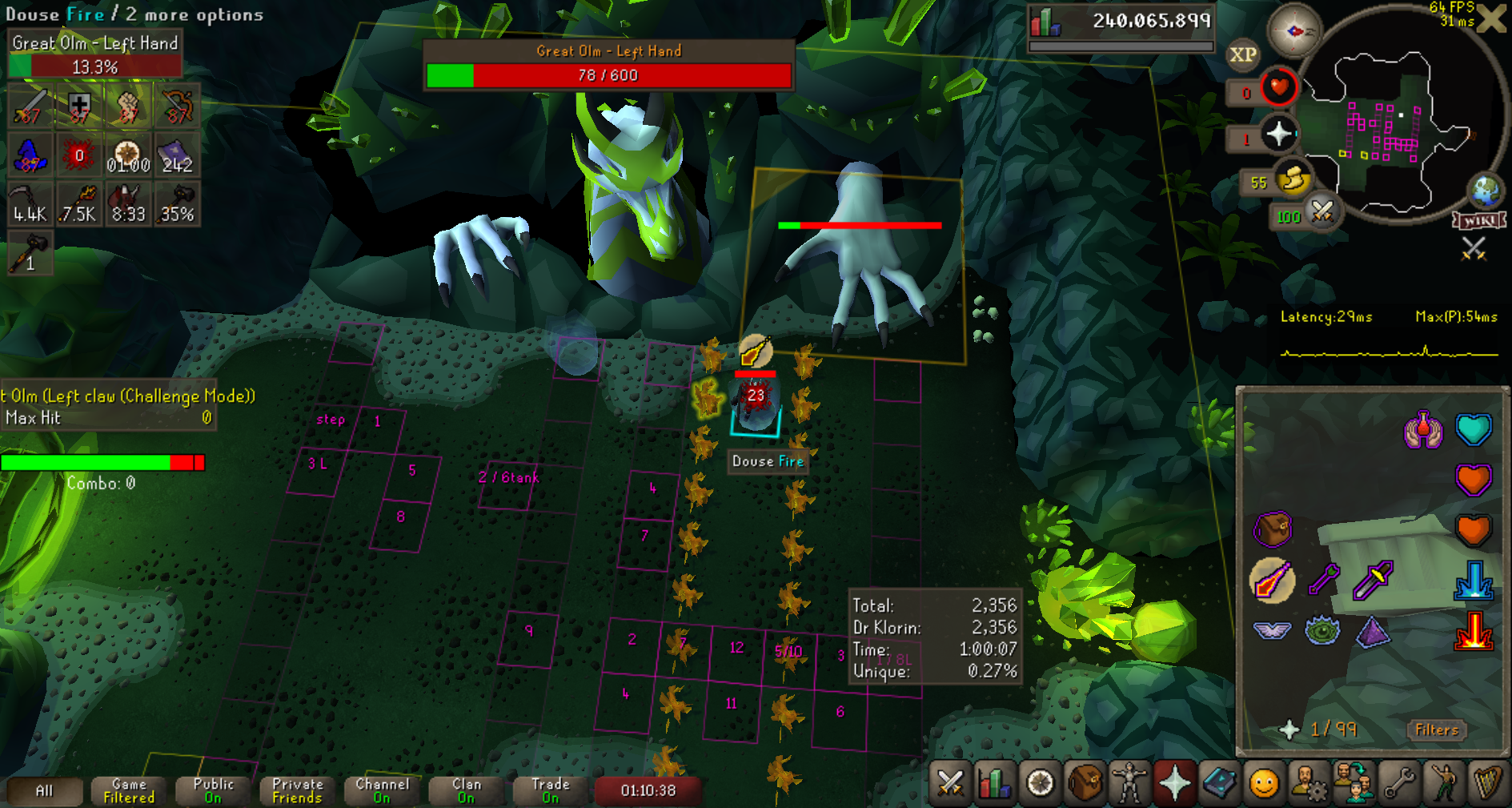Image resolution: width=1512 pixels, height=808 pixels.
Task: Toggle the highlighted fiery wand prayer
Action: (1272, 580)
